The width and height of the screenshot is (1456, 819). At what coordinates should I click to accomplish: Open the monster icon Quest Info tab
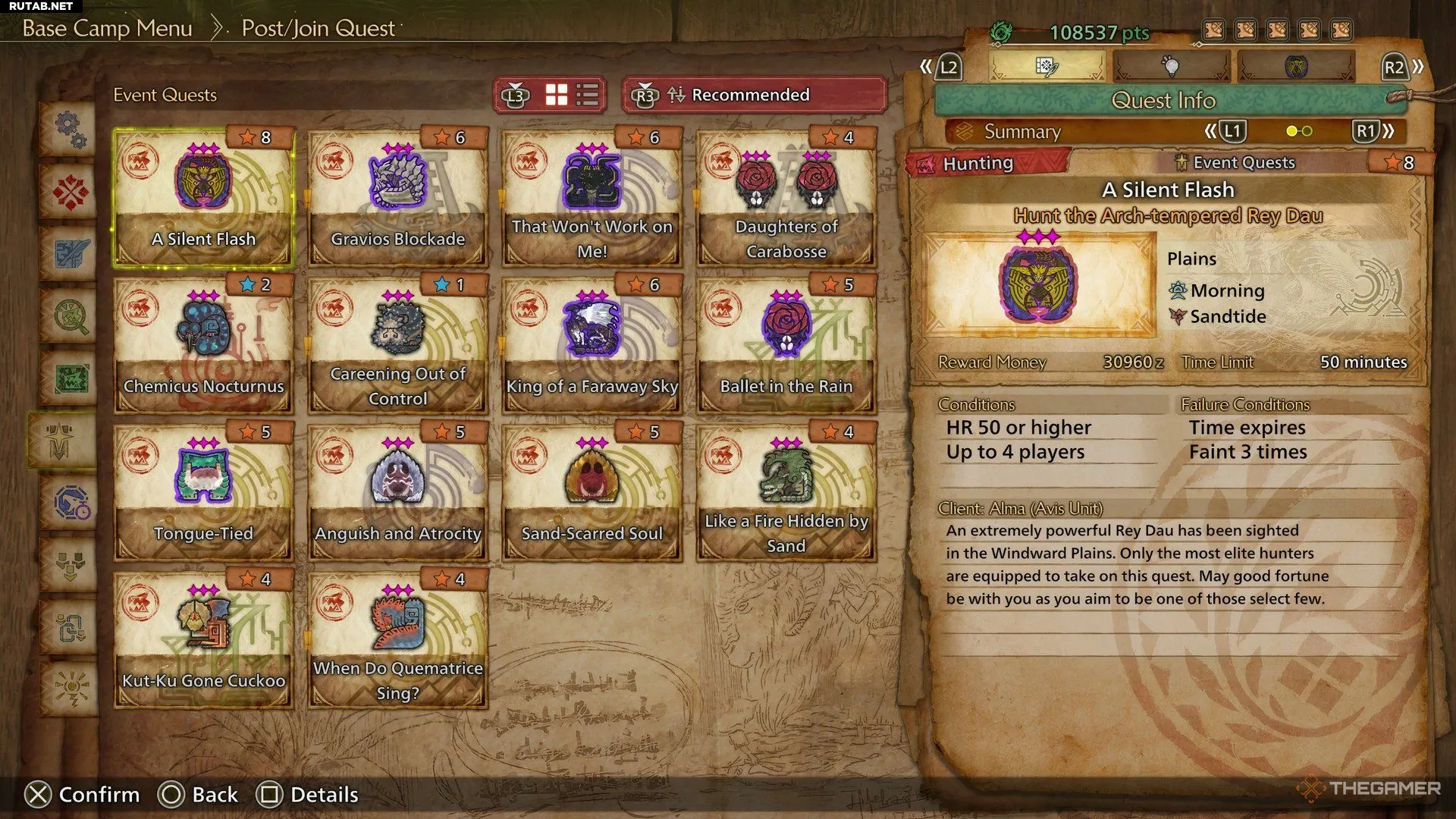[x=1295, y=67]
